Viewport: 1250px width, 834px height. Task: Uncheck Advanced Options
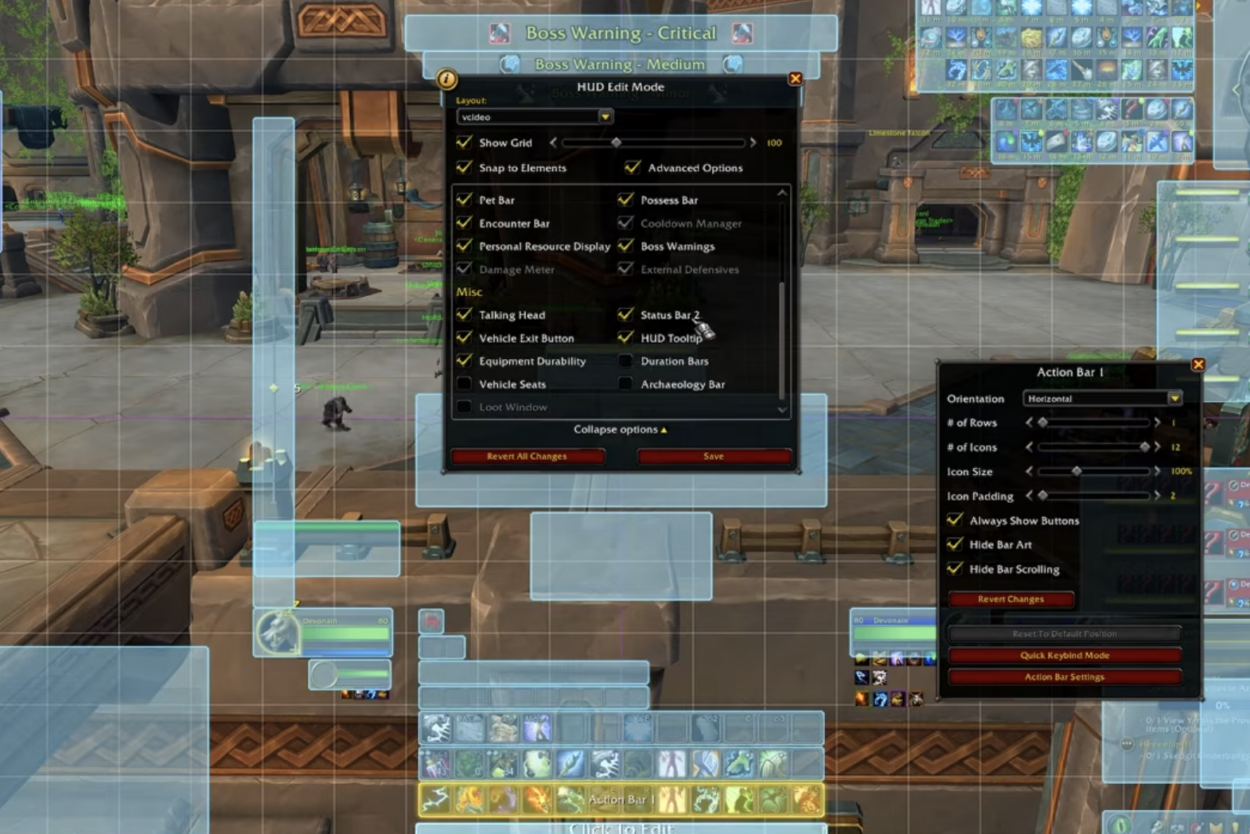click(x=632, y=168)
